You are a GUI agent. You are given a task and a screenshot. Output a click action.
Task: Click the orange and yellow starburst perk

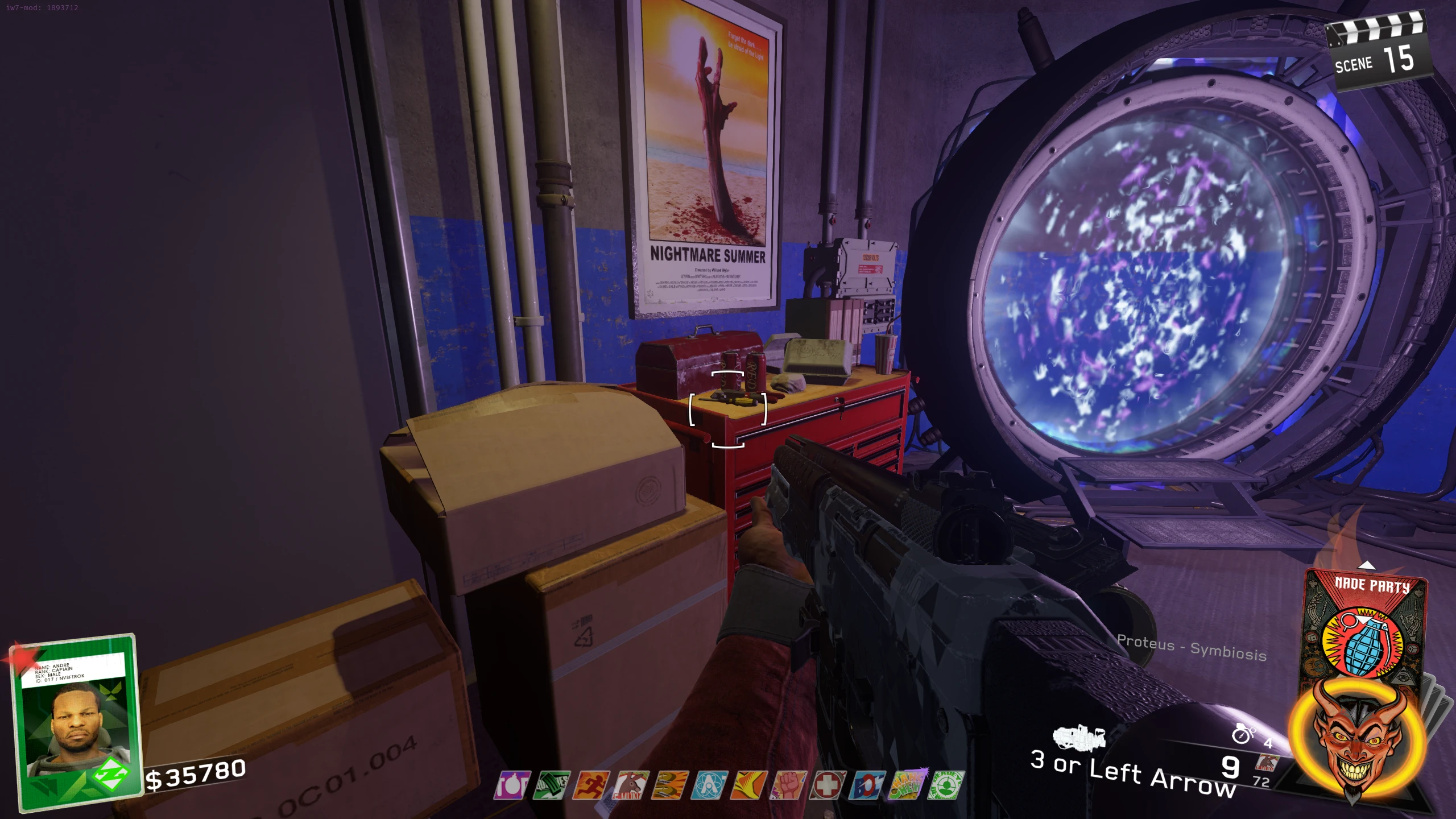(749, 785)
